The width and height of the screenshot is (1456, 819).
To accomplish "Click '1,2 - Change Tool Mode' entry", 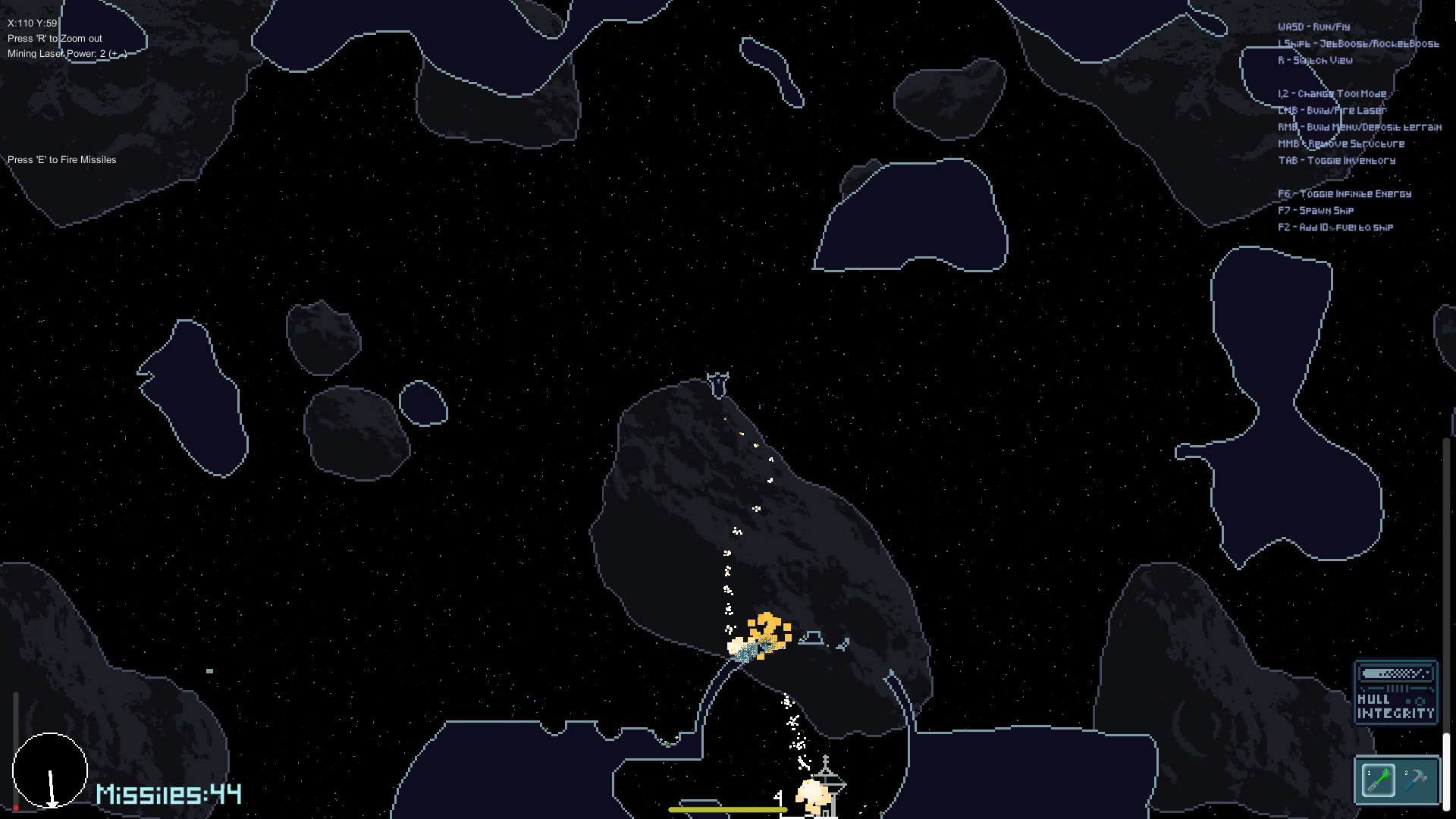I will click(1331, 93).
